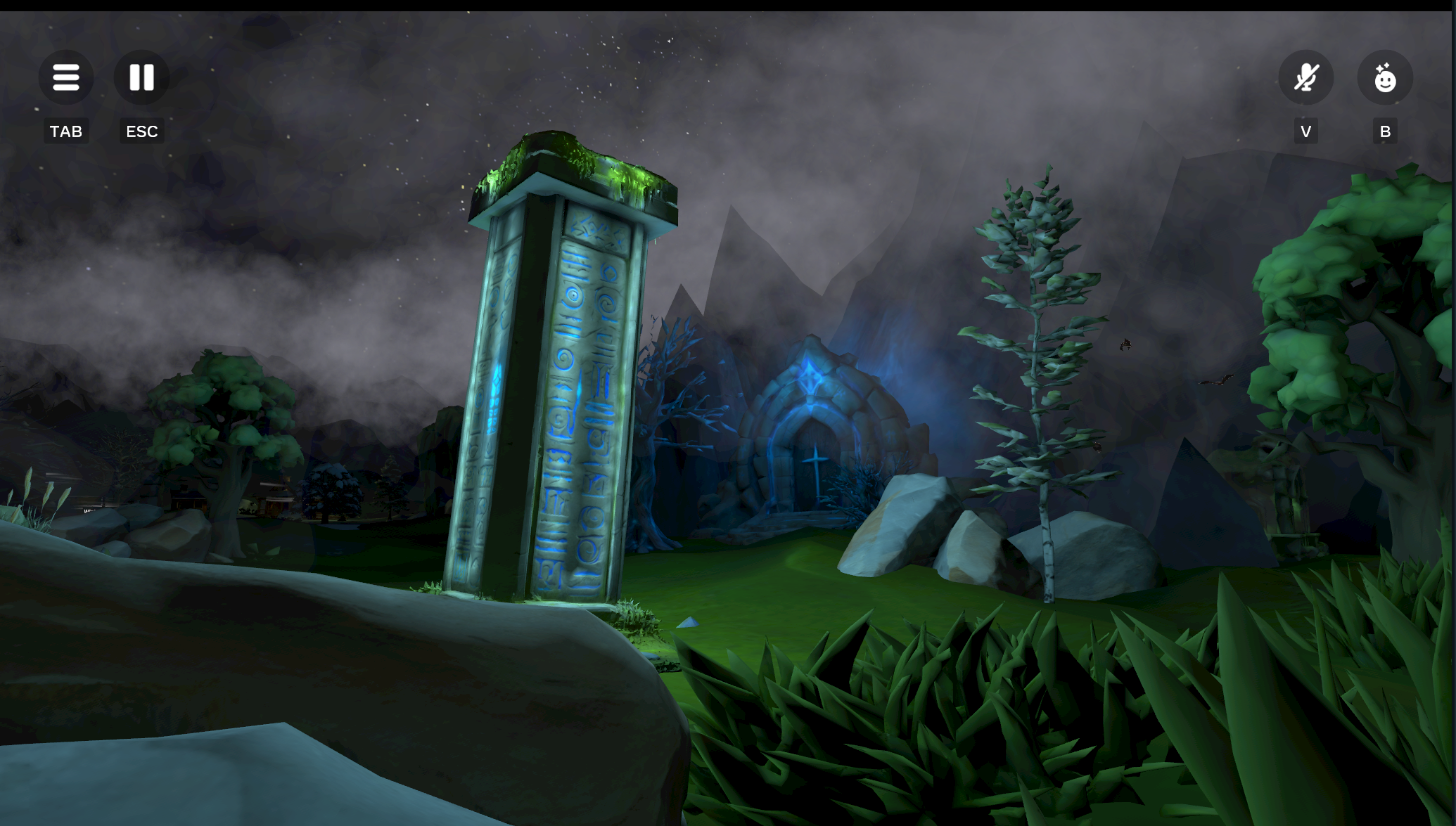Image resolution: width=1456 pixels, height=826 pixels.
Task: Open the hamburger menu
Action: coord(66,77)
